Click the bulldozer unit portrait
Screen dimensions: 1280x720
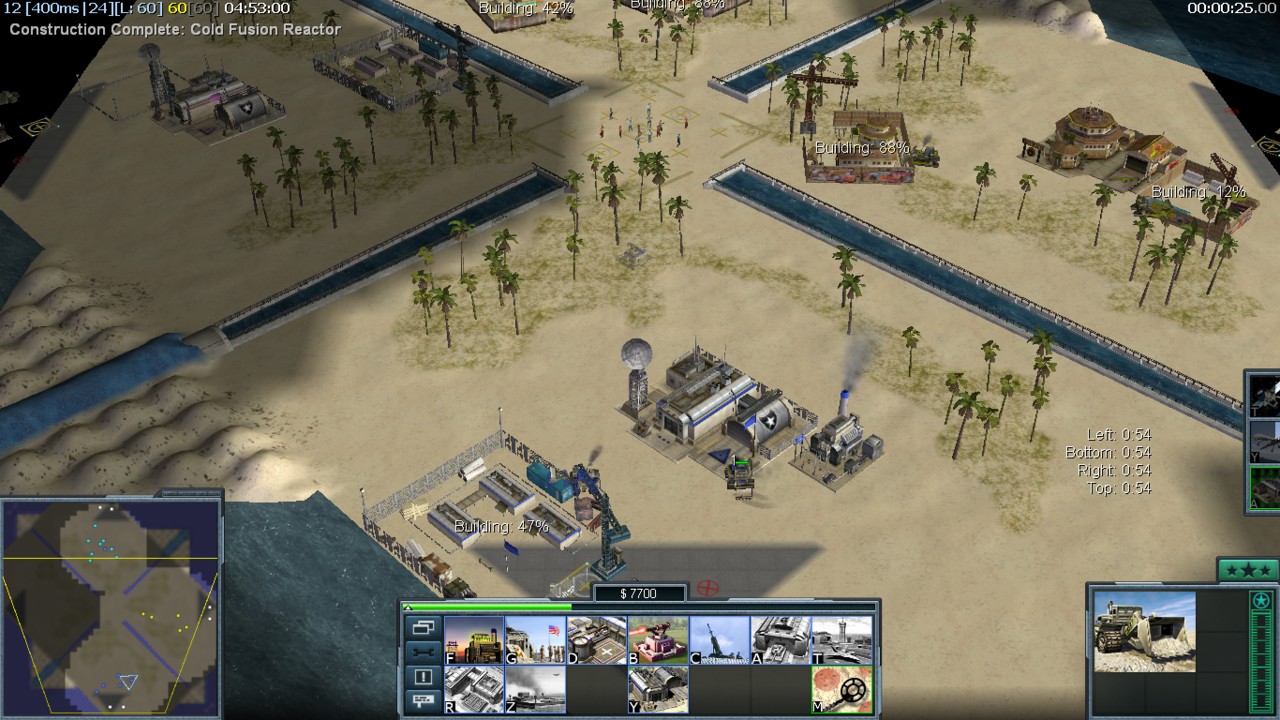[1144, 632]
